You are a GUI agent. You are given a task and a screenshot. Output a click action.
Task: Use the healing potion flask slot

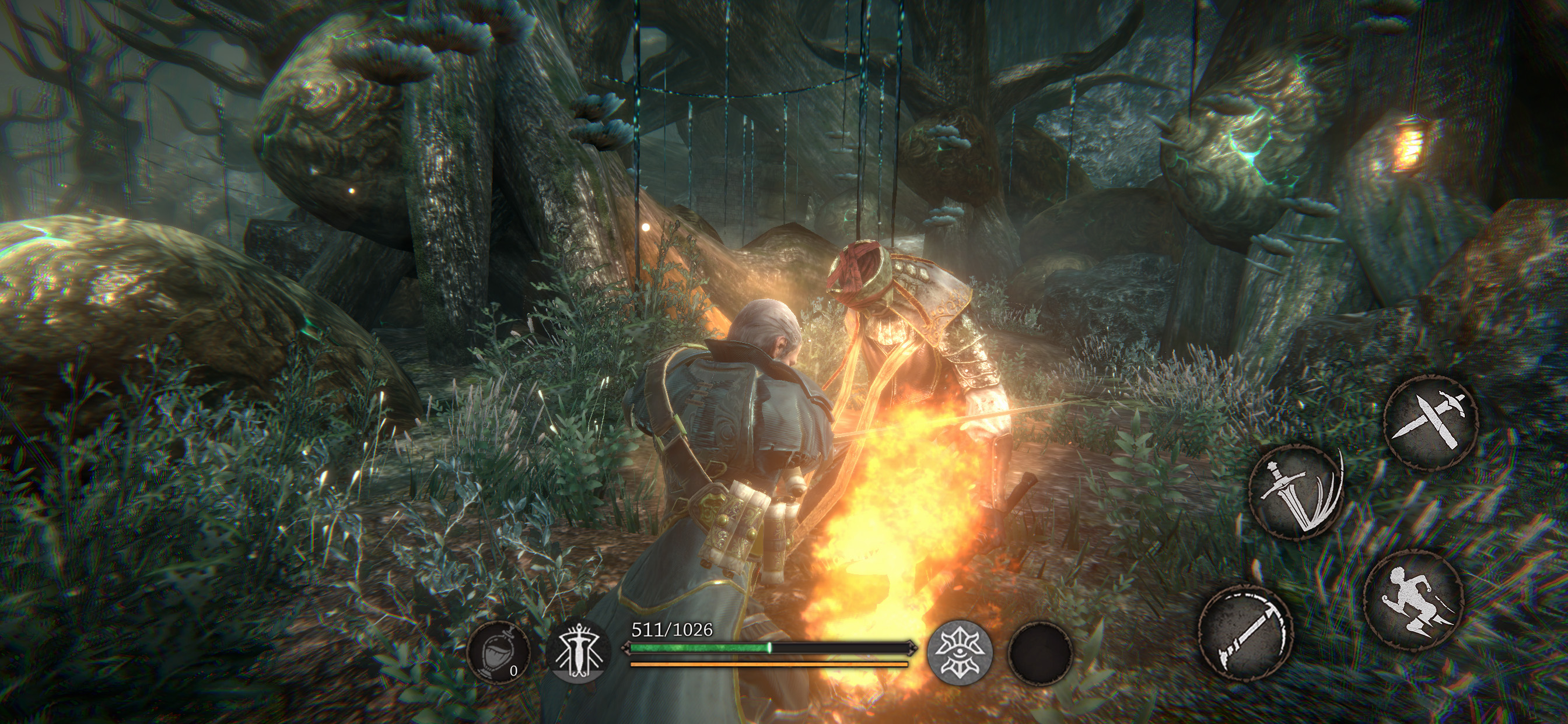(x=499, y=652)
